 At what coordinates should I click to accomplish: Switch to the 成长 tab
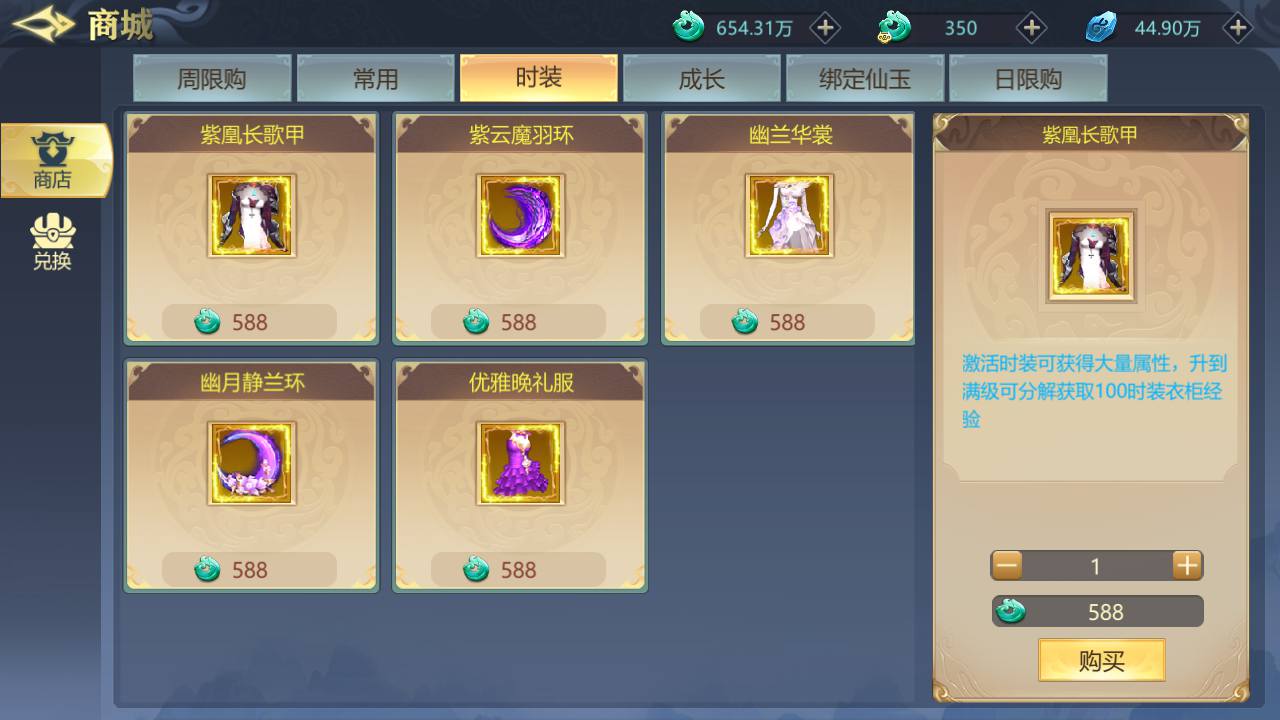[x=701, y=77]
